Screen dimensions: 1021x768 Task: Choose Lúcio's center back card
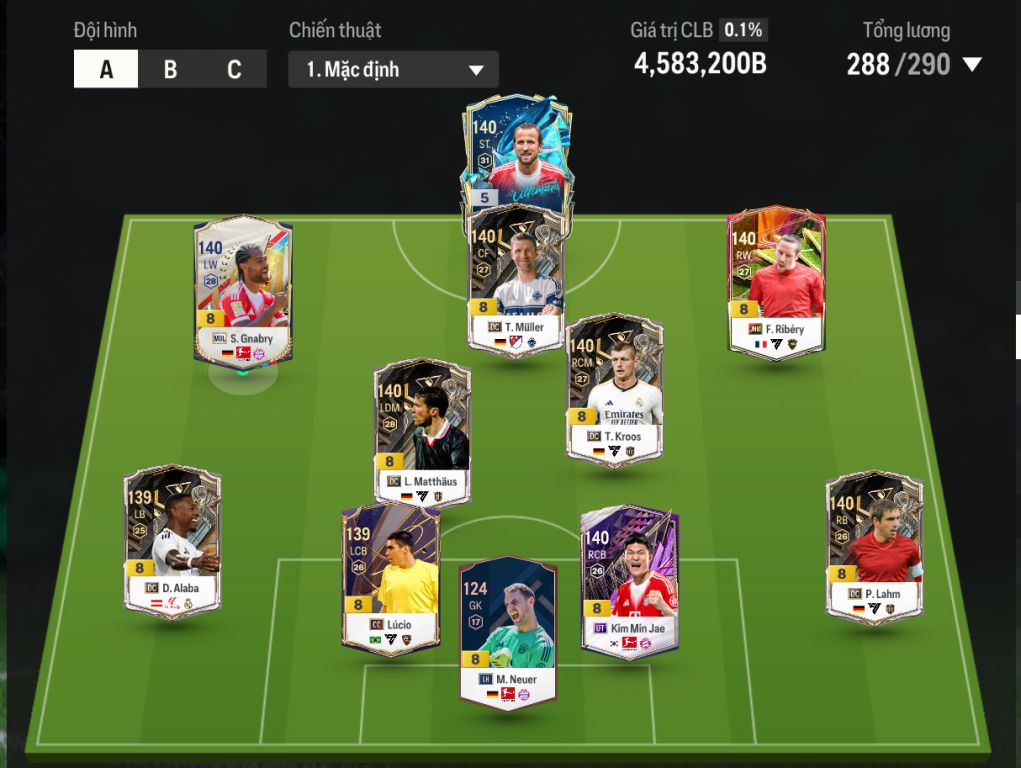pyautogui.click(x=390, y=580)
